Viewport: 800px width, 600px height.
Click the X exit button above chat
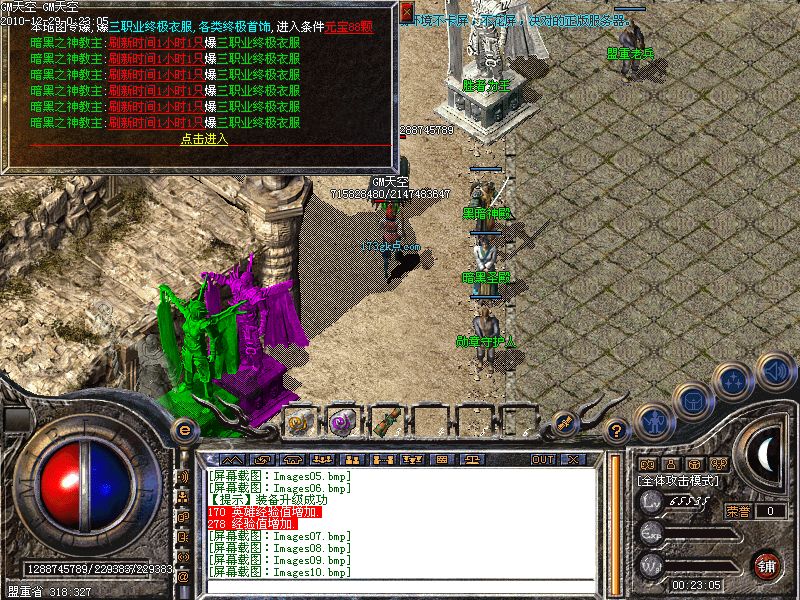573,459
